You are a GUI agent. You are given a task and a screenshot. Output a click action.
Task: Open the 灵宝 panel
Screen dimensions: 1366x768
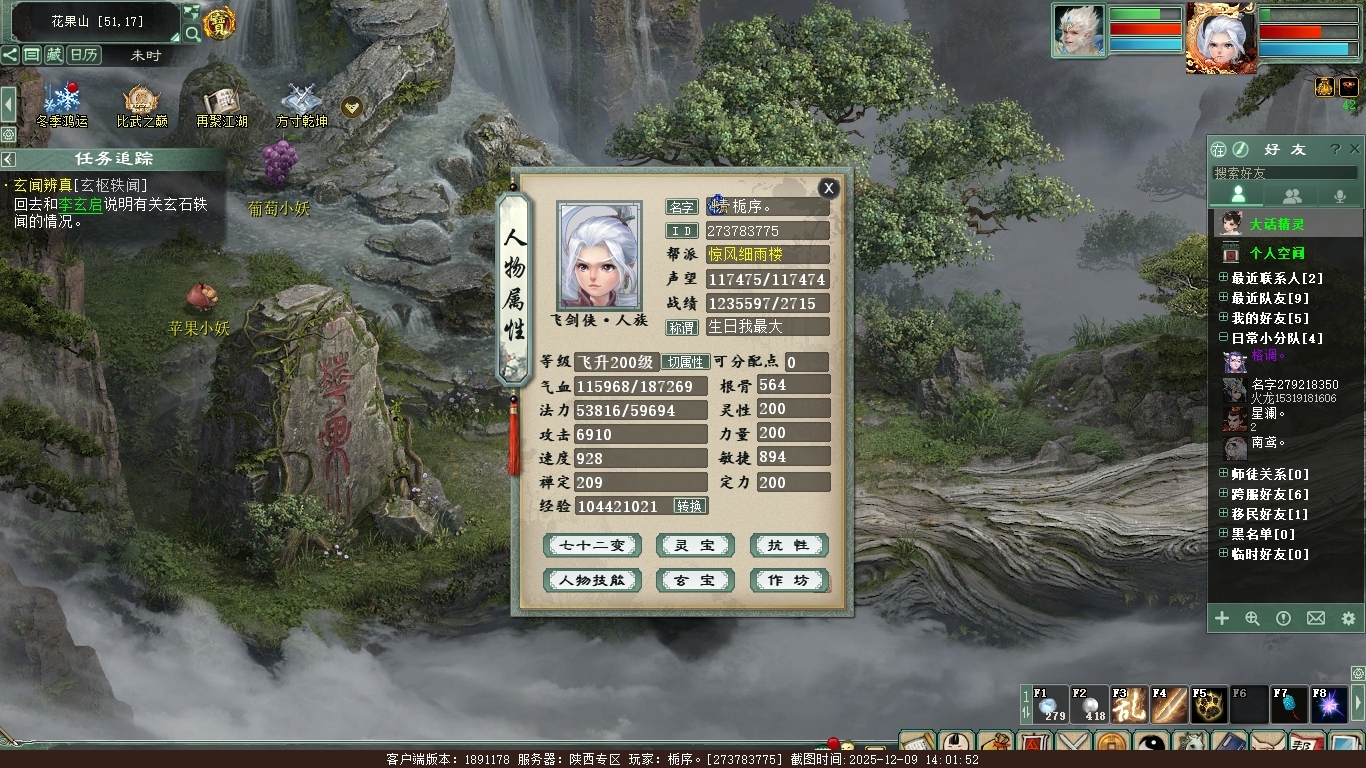695,546
